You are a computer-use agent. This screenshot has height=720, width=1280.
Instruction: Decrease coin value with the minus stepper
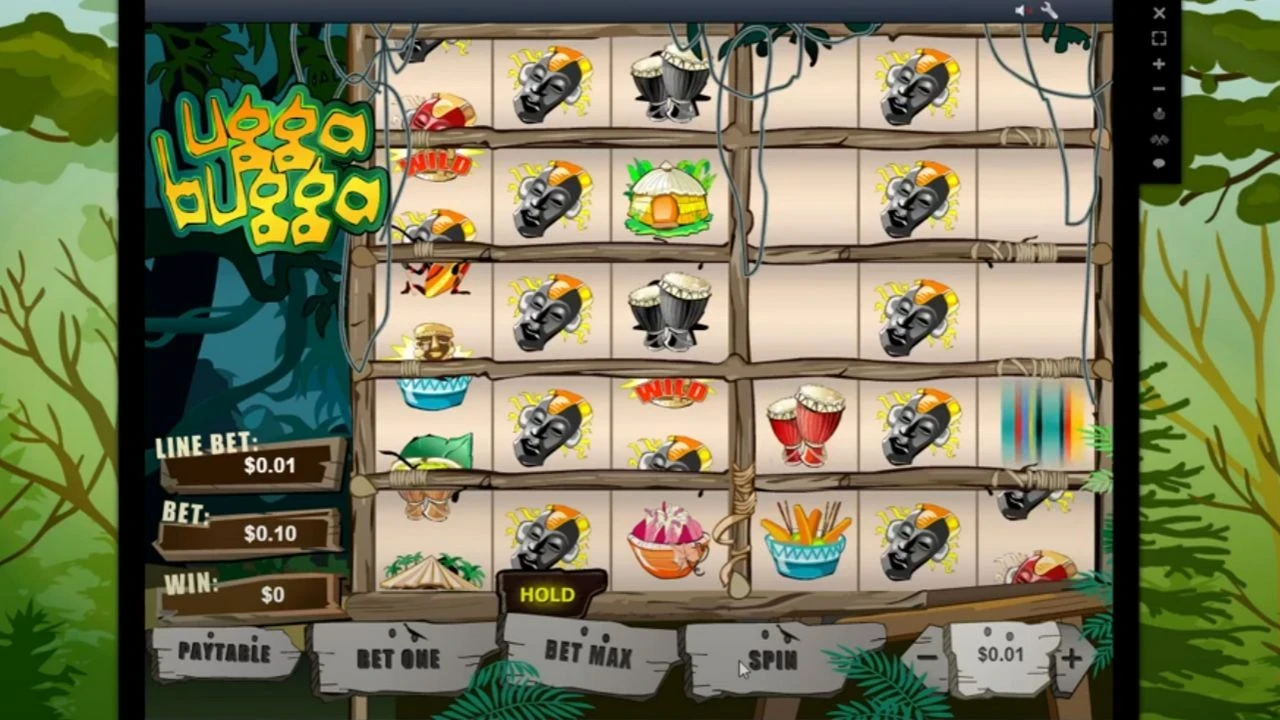925,655
